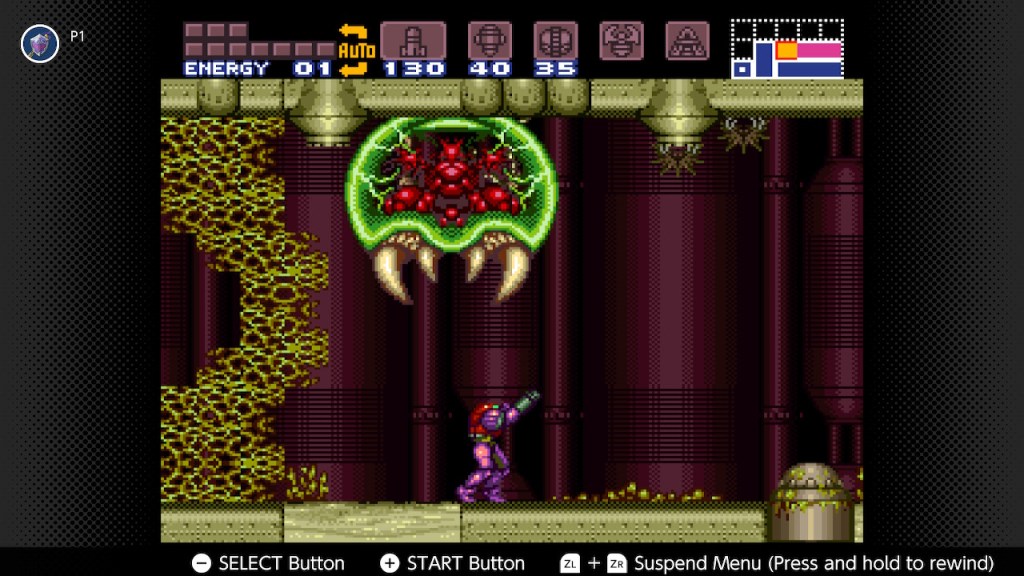Select the super missile icon

(x=490, y=41)
